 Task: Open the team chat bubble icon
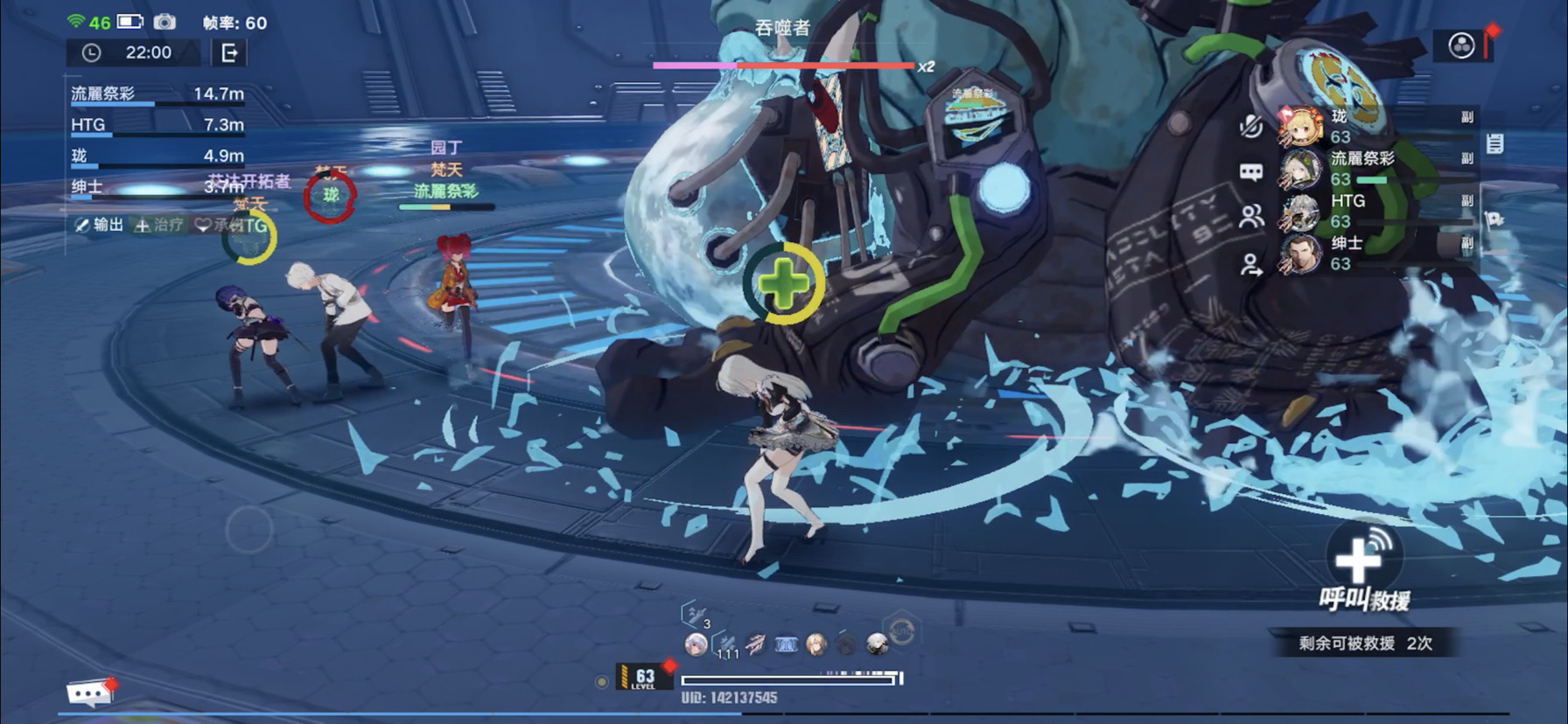pos(1251,172)
